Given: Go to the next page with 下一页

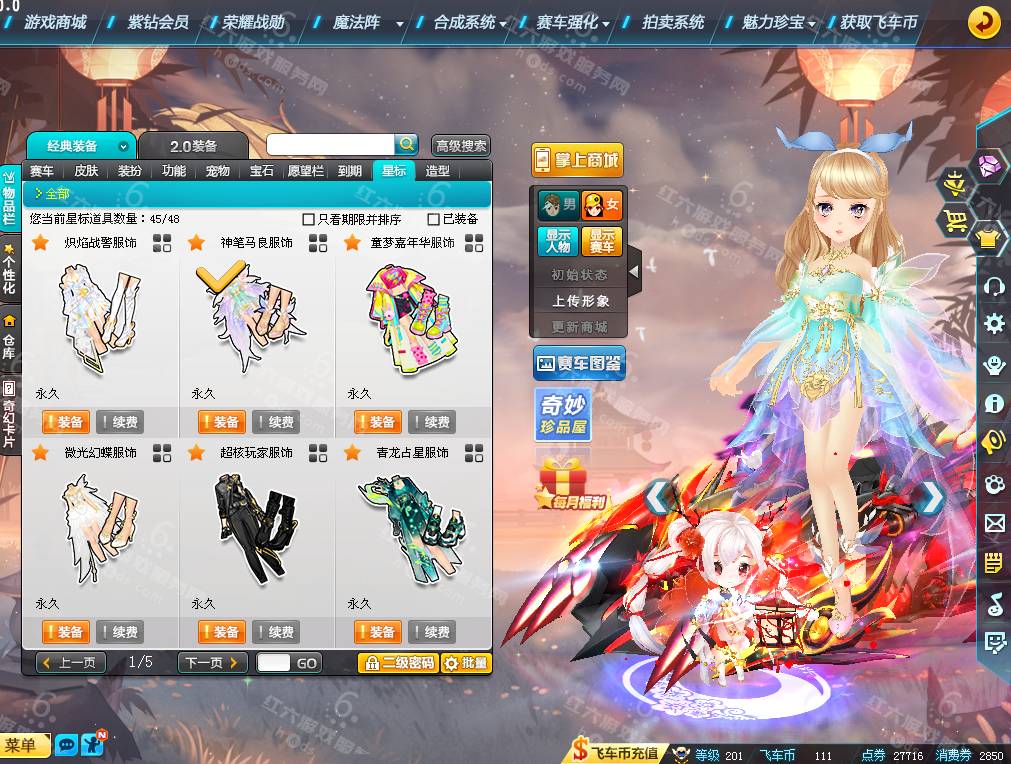Looking at the screenshot, I should [x=212, y=663].
